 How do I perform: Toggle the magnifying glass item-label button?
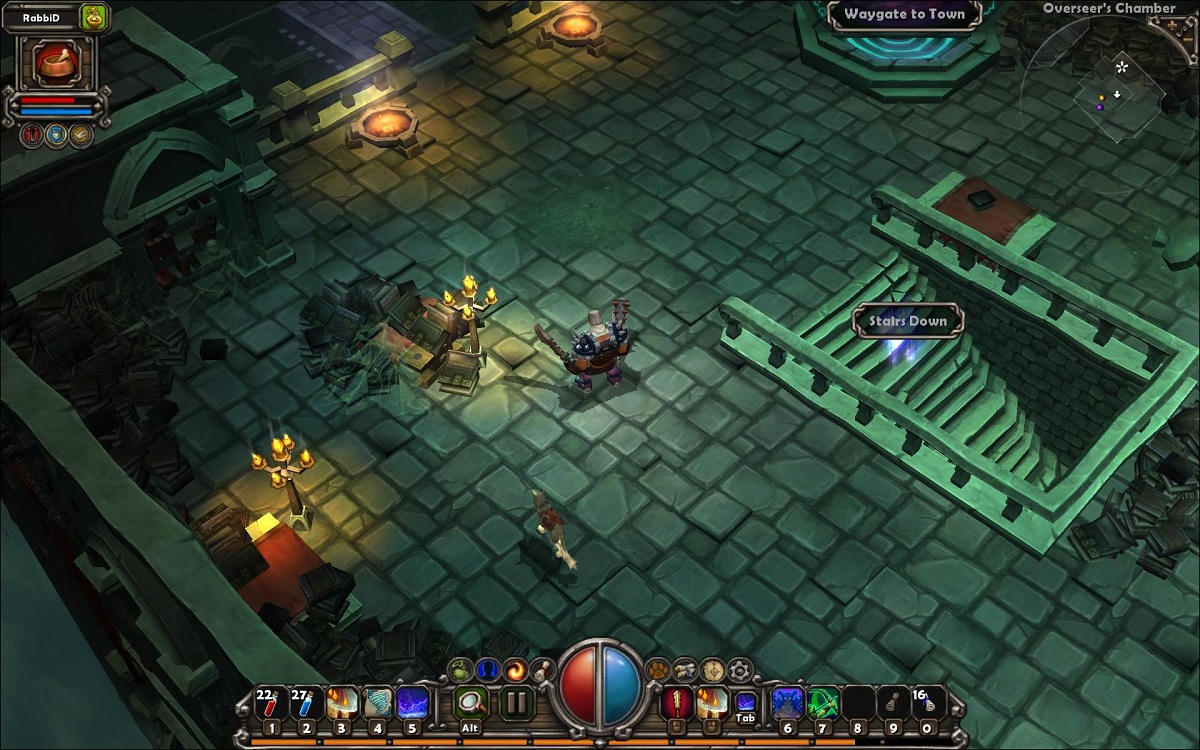click(469, 701)
